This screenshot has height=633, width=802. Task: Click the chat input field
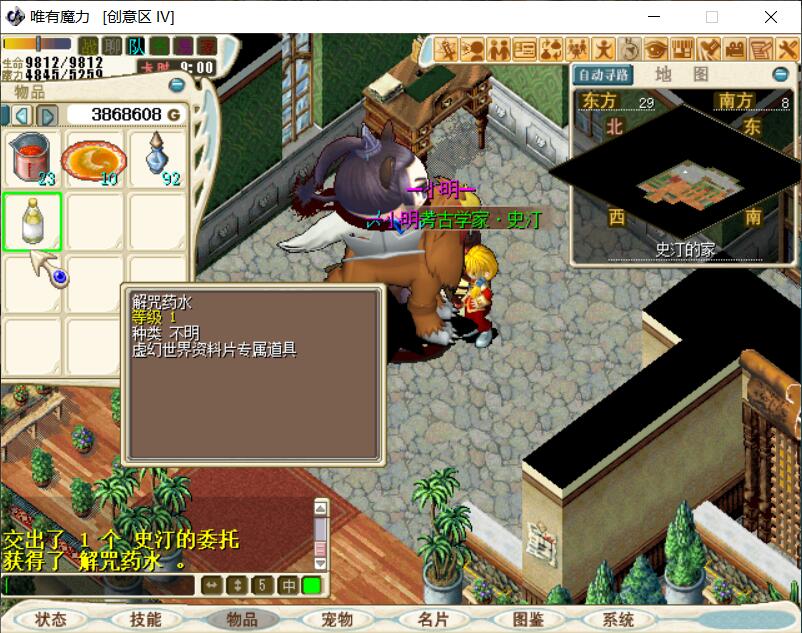click(98, 585)
